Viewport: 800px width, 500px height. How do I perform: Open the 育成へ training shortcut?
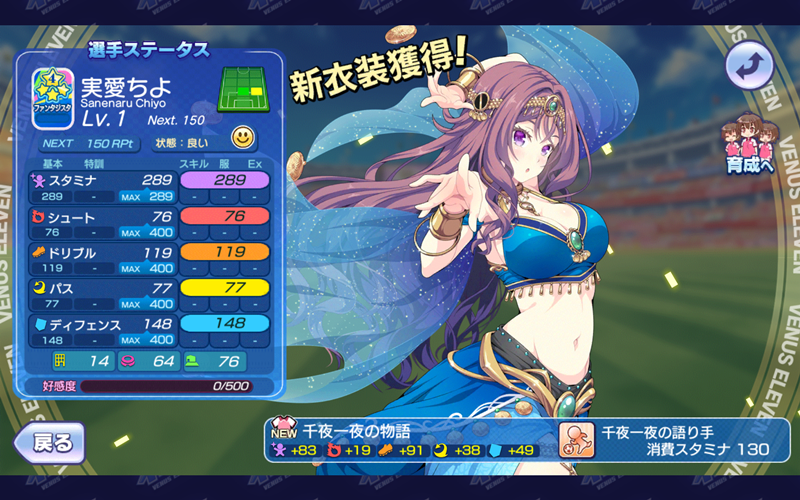749,147
